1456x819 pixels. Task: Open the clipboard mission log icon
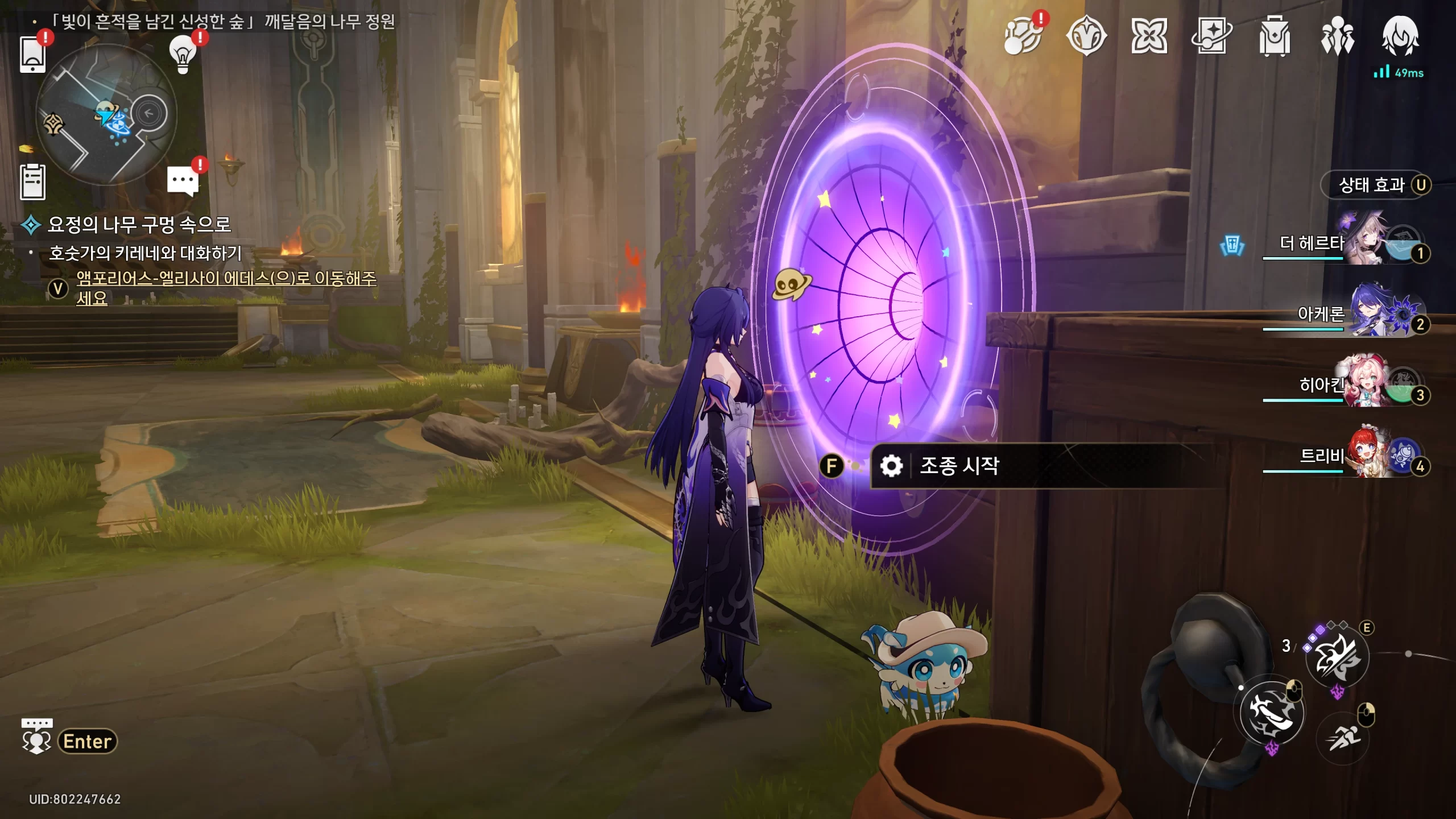click(x=32, y=182)
